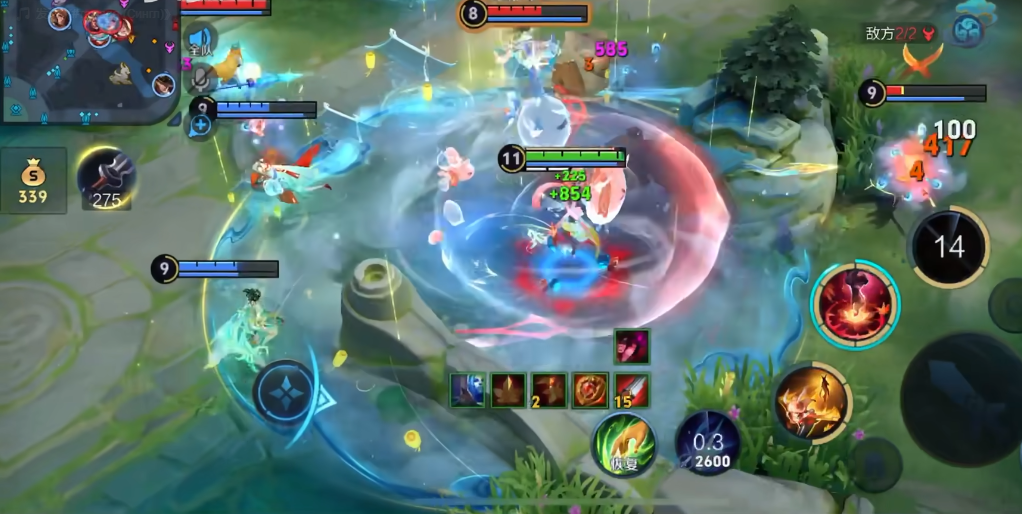Select the red blade buff icon showing 15
The height and width of the screenshot is (514, 1022).
pyautogui.click(x=631, y=390)
